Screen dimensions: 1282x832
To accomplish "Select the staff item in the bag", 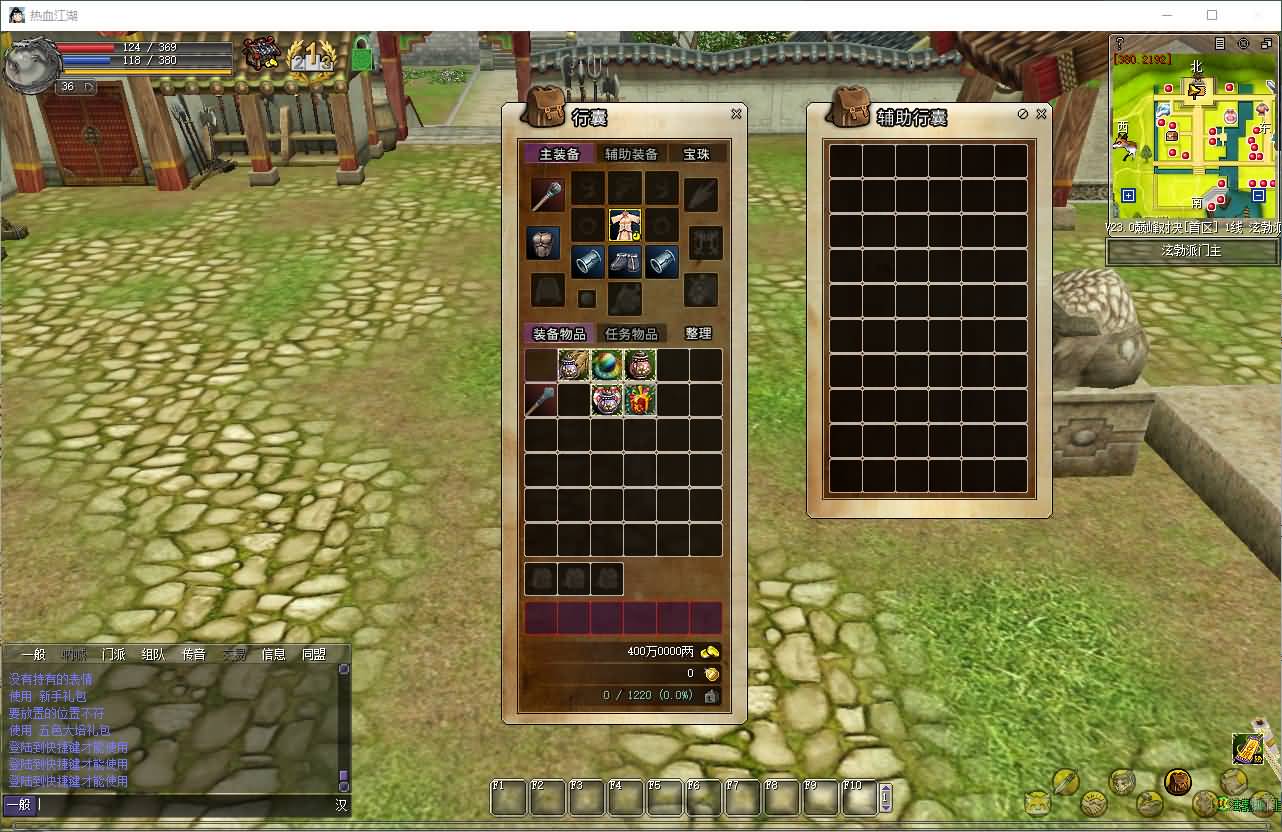I will pyautogui.click(x=541, y=400).
